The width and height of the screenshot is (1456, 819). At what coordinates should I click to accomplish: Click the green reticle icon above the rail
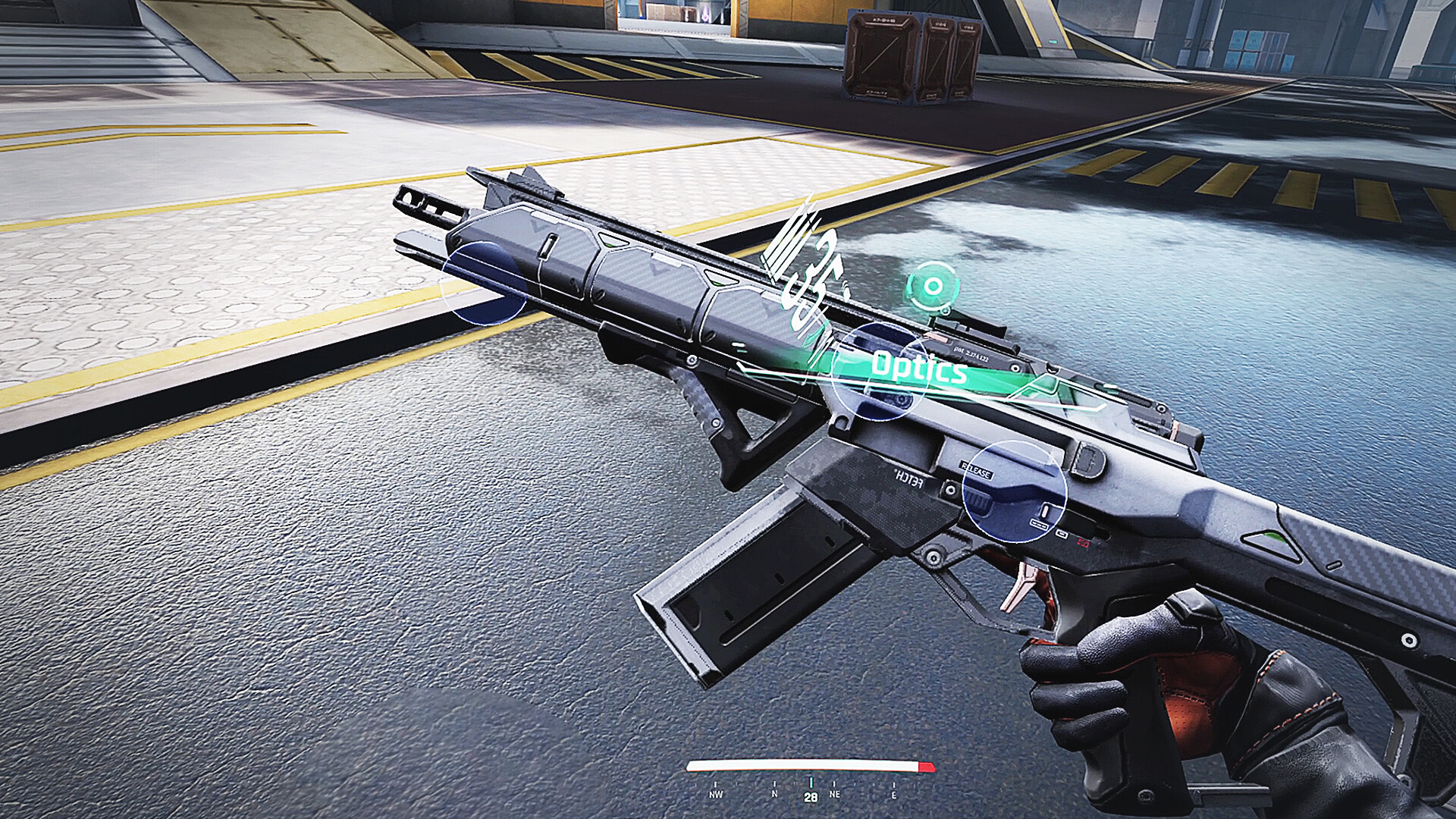point(932,287)
